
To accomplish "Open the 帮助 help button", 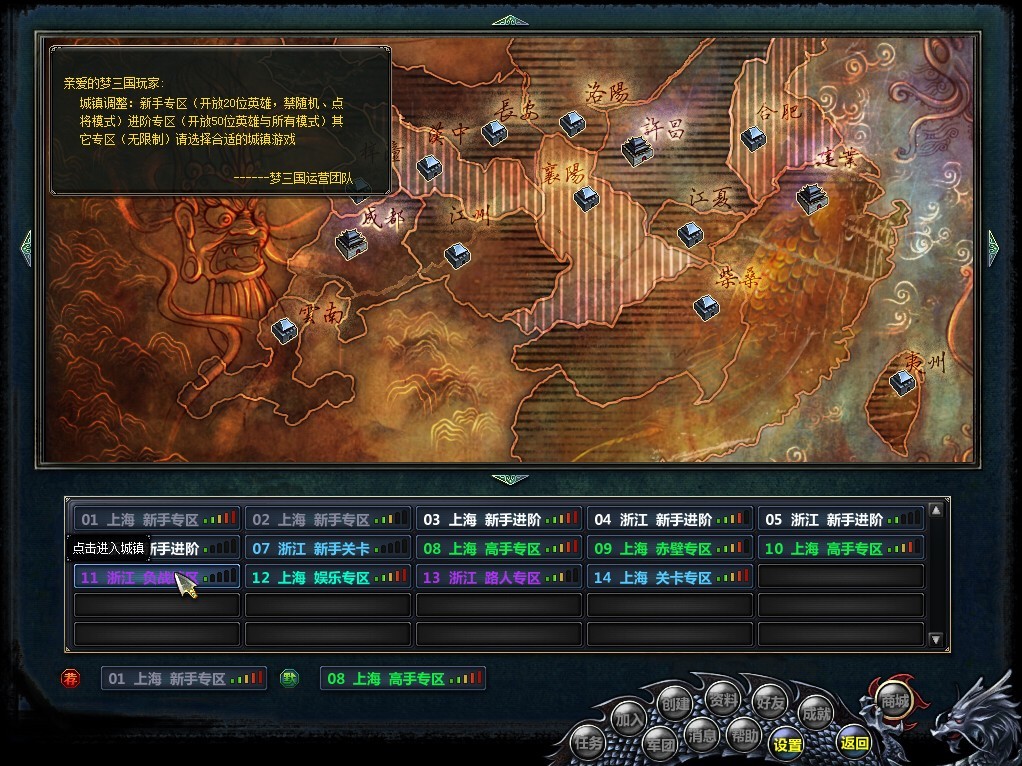I will click(743, 734).
